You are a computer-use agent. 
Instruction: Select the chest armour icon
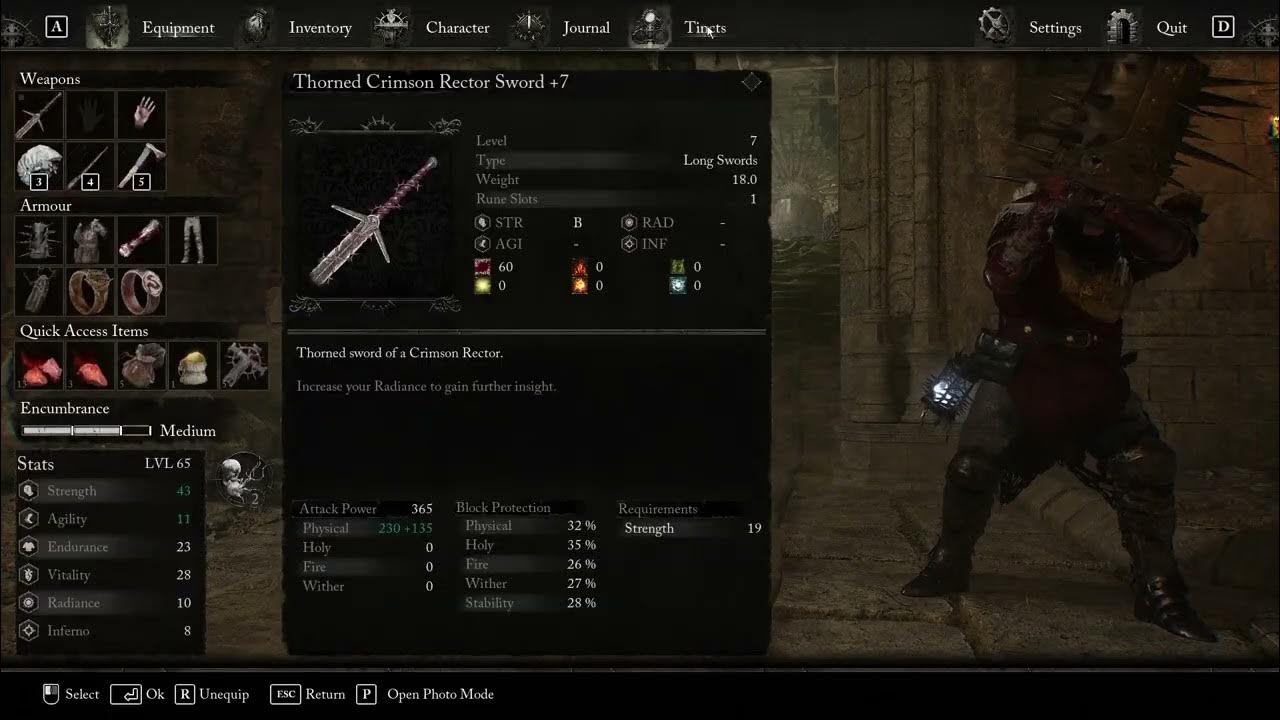(89, 239)
